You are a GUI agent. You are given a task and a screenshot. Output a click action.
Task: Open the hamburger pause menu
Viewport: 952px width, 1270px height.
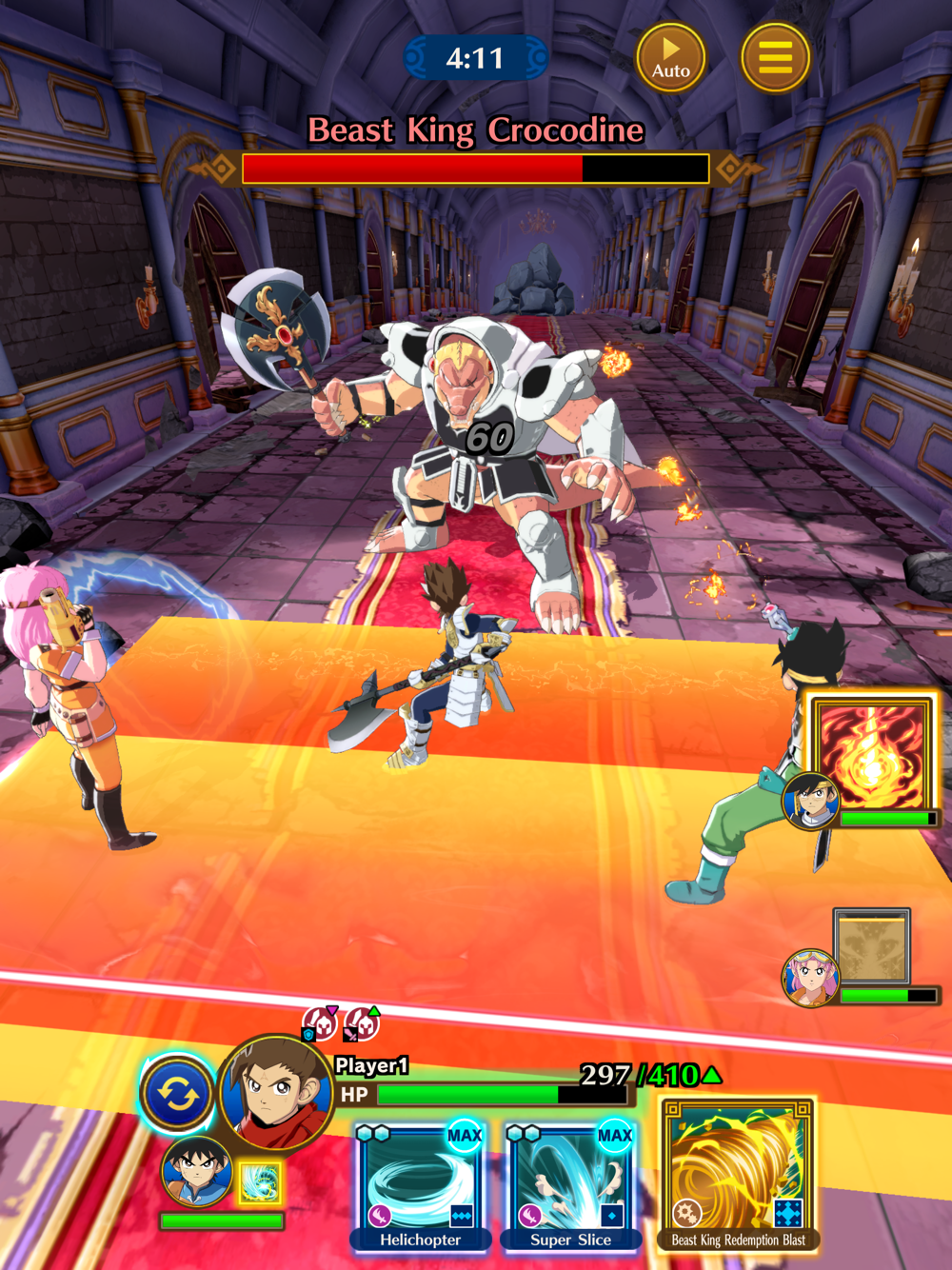coord(775,58)
